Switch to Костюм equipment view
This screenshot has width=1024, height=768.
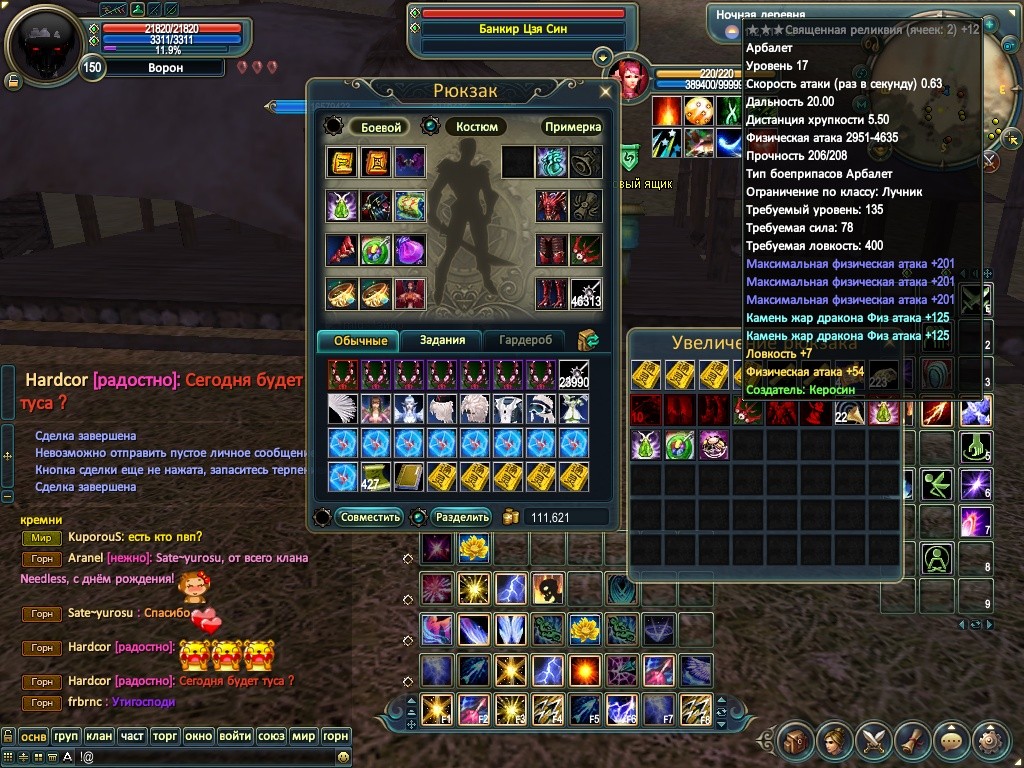click(x=477, y=127)
